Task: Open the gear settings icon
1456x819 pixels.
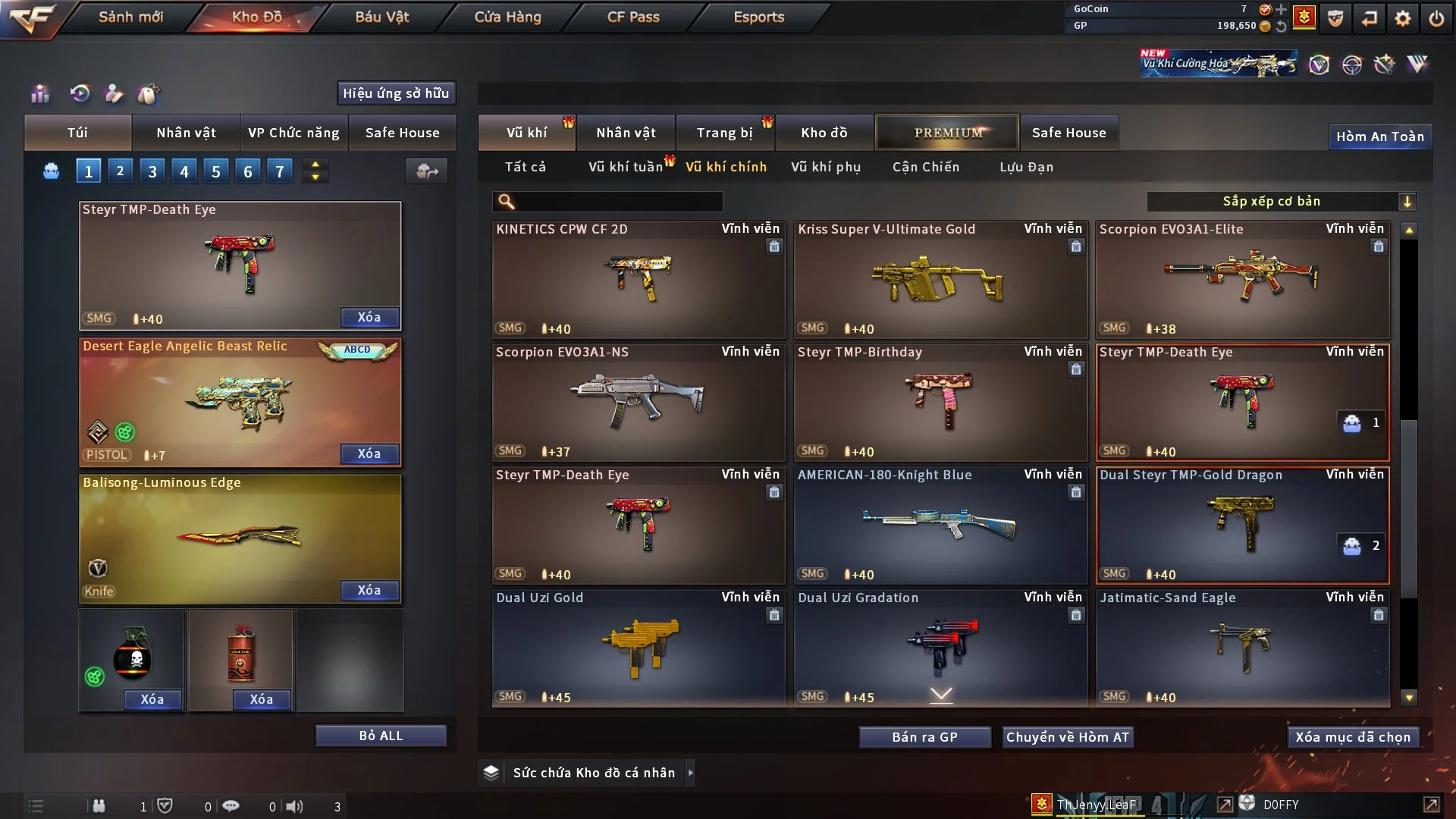Action: 1403,18
